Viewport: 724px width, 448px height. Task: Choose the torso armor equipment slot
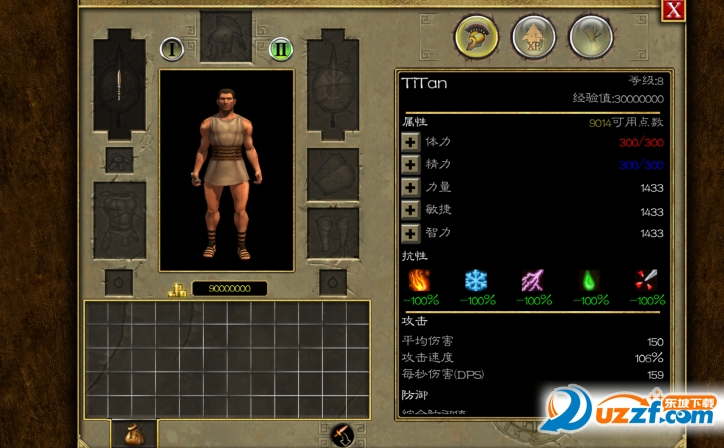coord(120,218)
